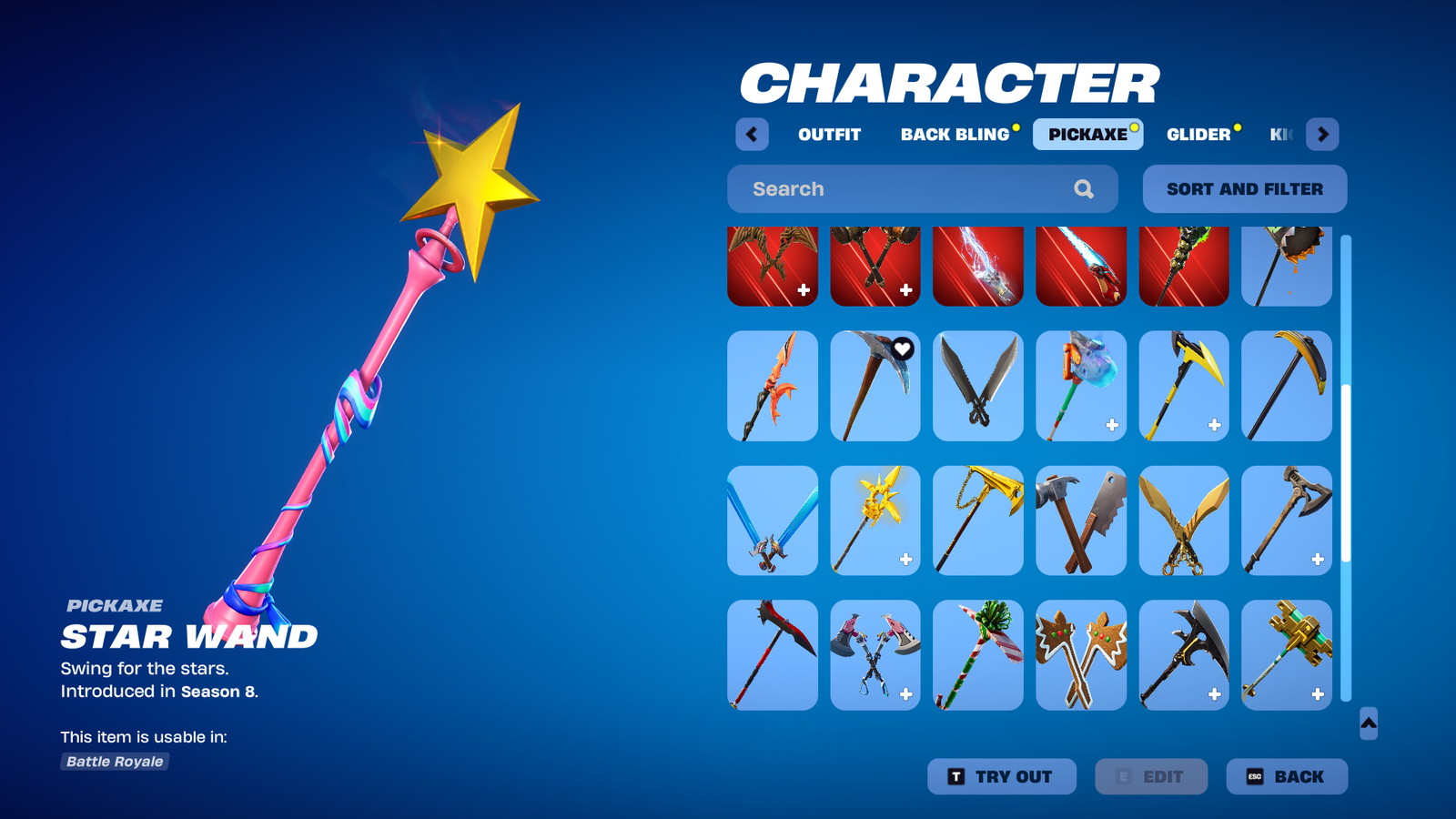Image resolution: width=1456 pixels, height=819 pixels.
Task: Pick the hammer and saw pickaxe tile
Action: pyautogui.click(x=1081, y=521)
